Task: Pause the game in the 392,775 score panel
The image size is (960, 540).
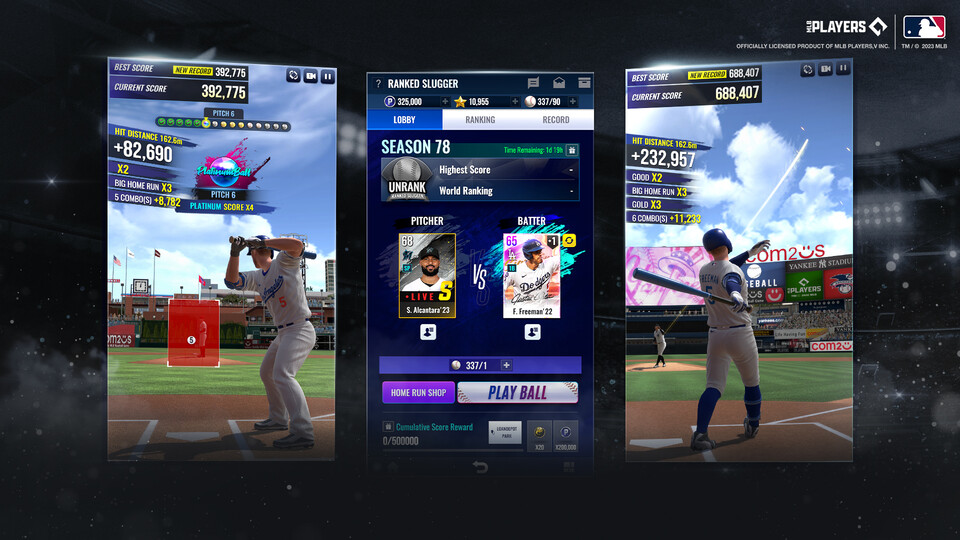Action: click(x=328, y=75)
